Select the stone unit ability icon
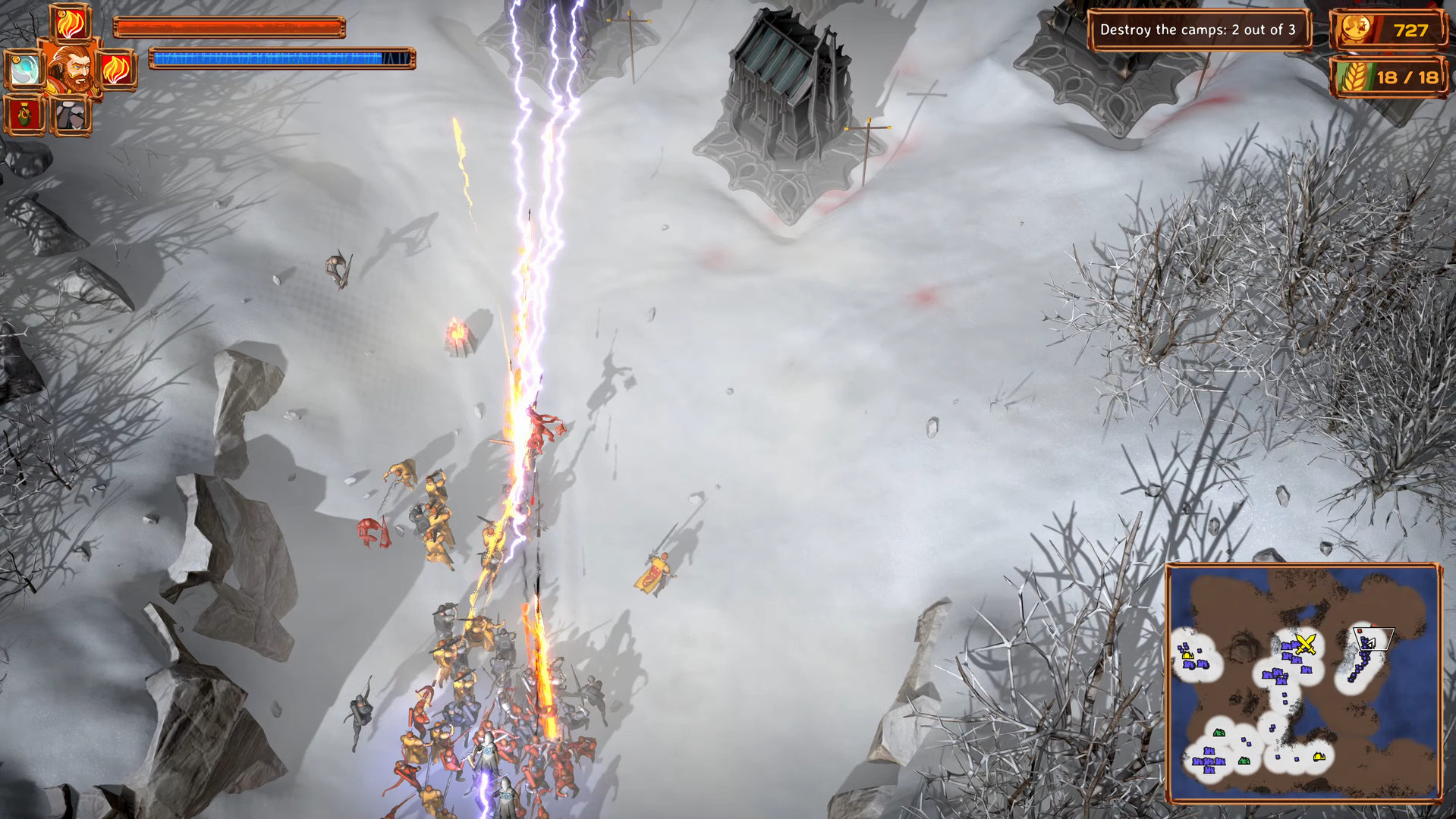This screenshot has height=819, width=1456. [71, 118]
